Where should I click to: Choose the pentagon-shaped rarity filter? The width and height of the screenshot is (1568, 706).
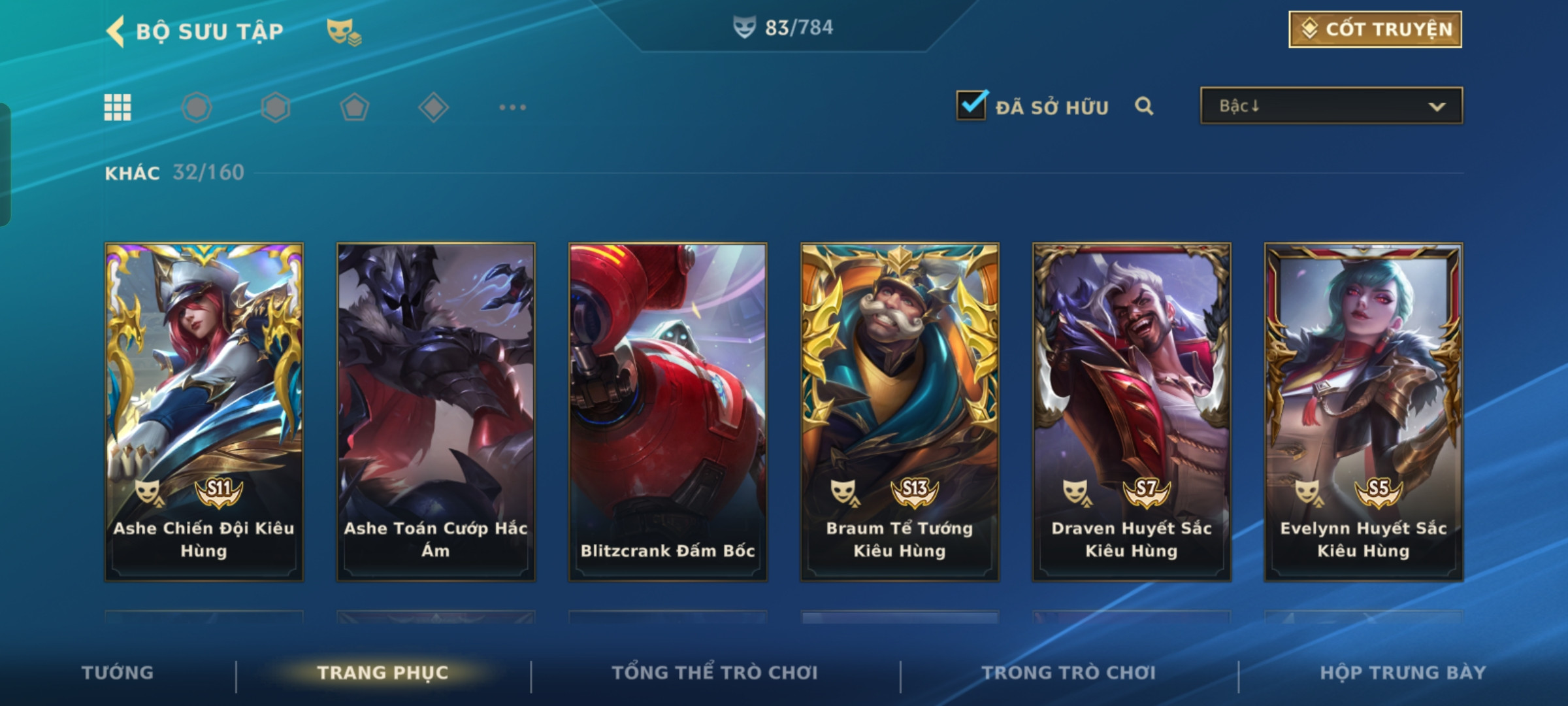(x=354, y=107)
